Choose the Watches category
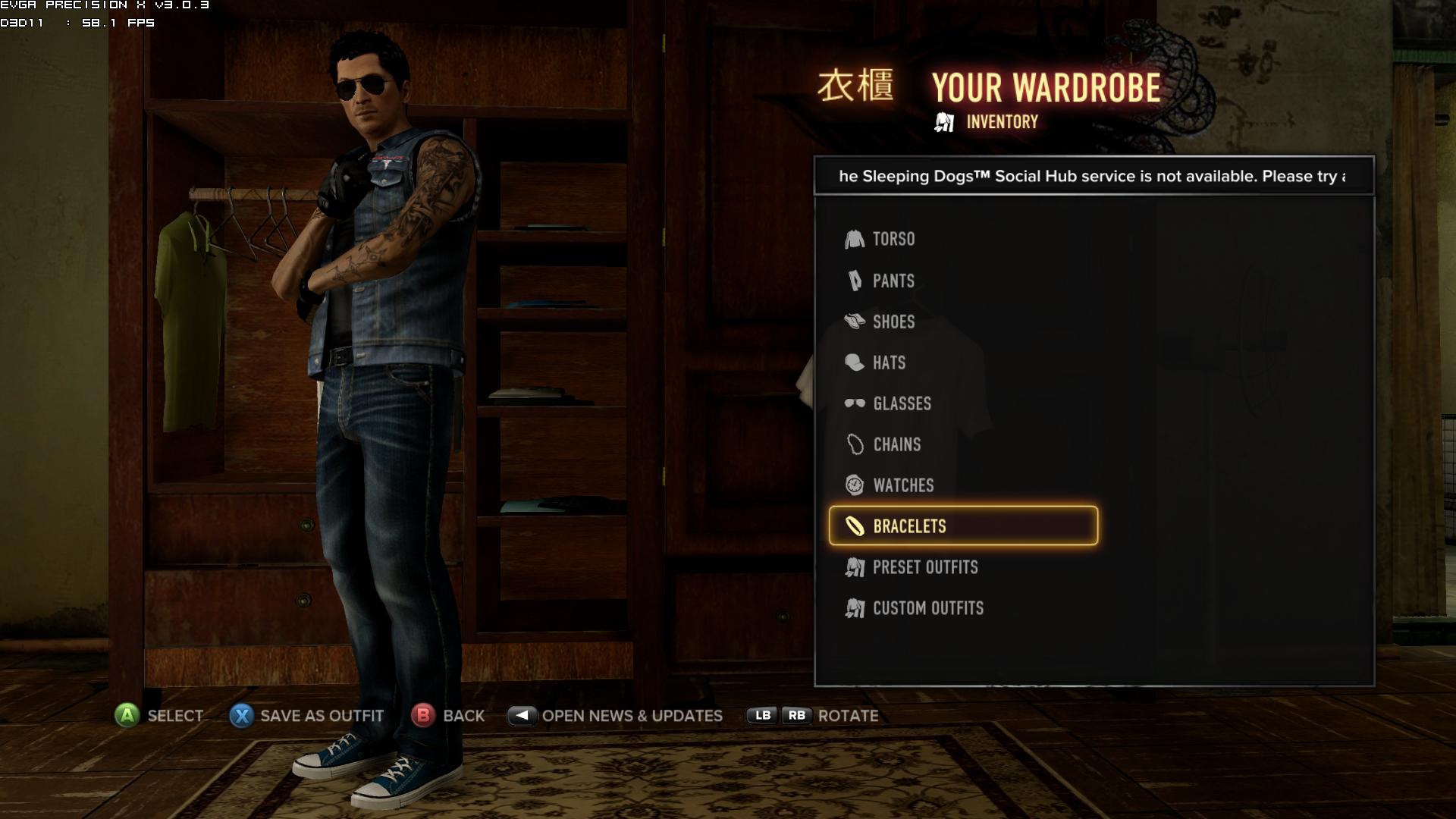Screen dimensions: 1456x819 902,486
